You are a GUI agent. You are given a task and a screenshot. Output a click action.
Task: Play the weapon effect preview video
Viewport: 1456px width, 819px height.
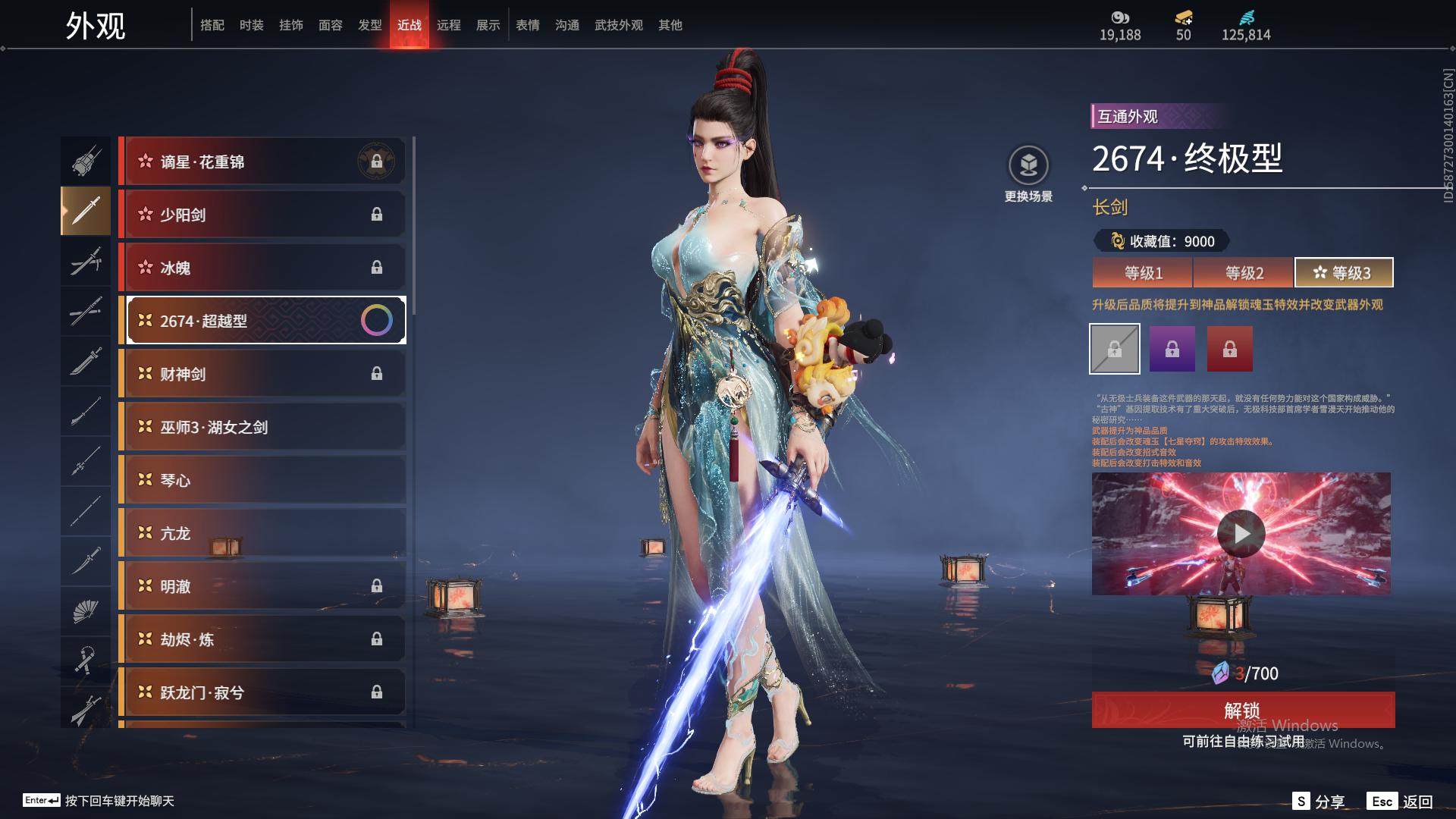point(1241,534)
